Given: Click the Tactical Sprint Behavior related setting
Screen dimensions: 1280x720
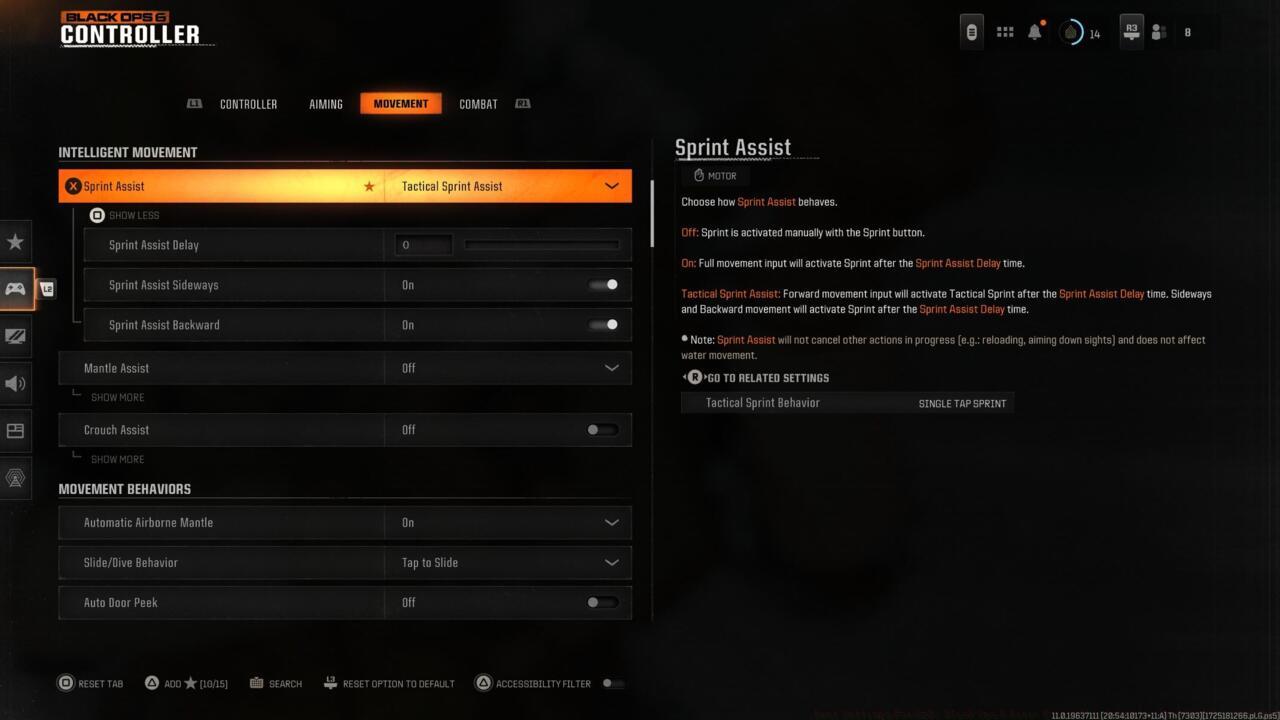Looking at the screenshot, I should coord(848,403).
